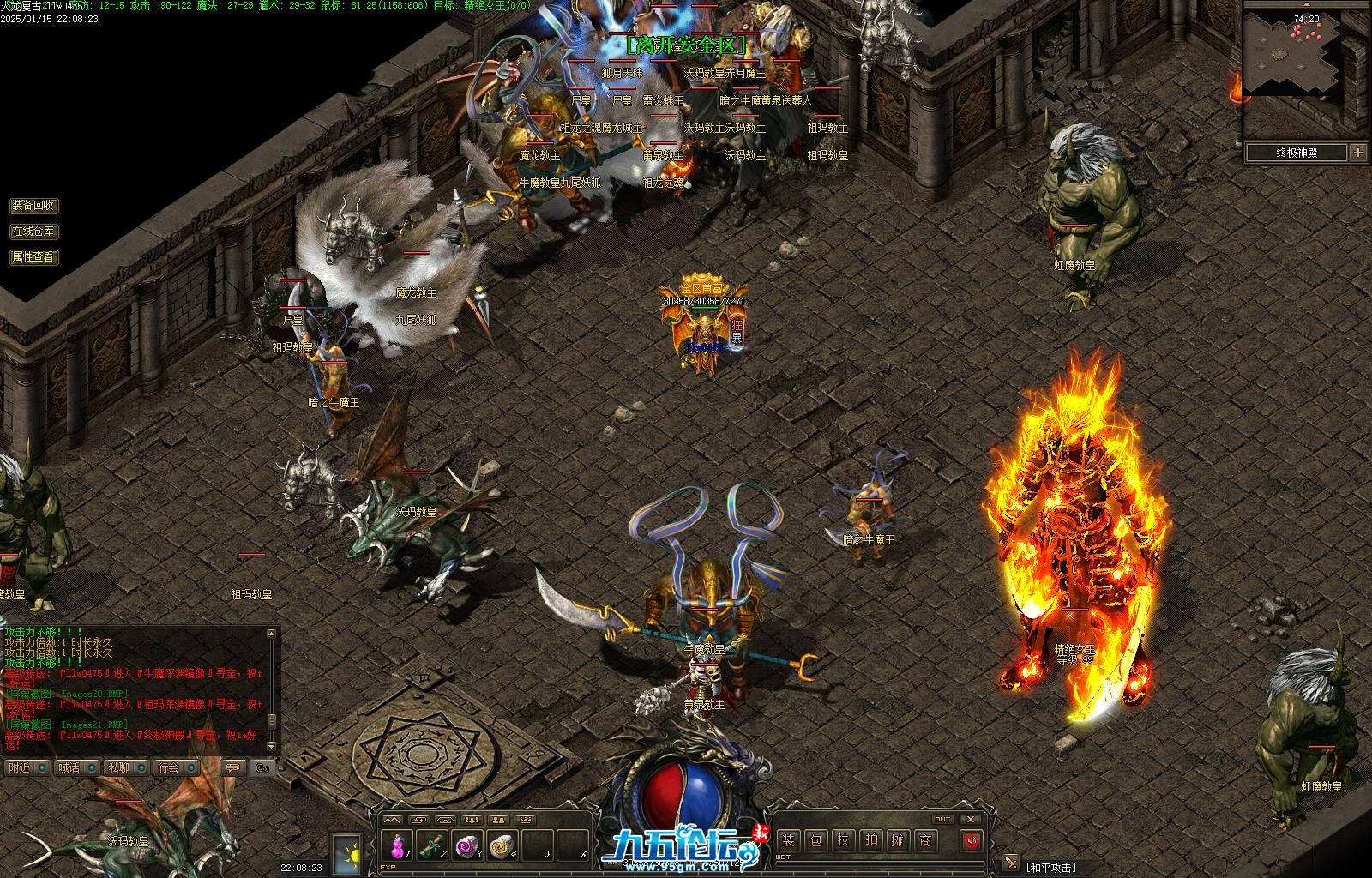Select the 私聊 private chat channel
Image resolution: width=1372 pixels, height=878 pixels.
coord(119,767)
